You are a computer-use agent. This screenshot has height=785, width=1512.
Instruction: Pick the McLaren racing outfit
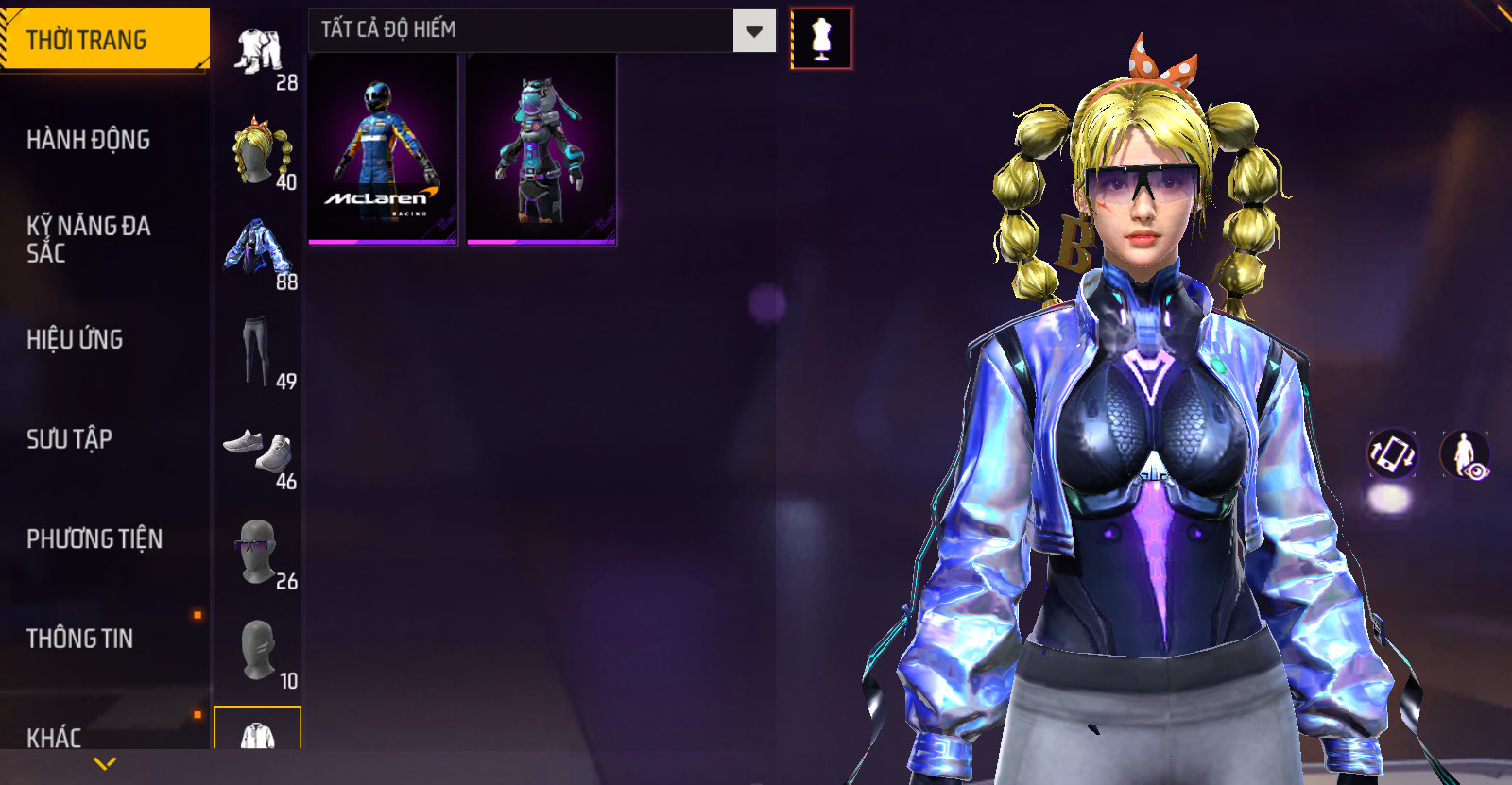pos(383,149)
